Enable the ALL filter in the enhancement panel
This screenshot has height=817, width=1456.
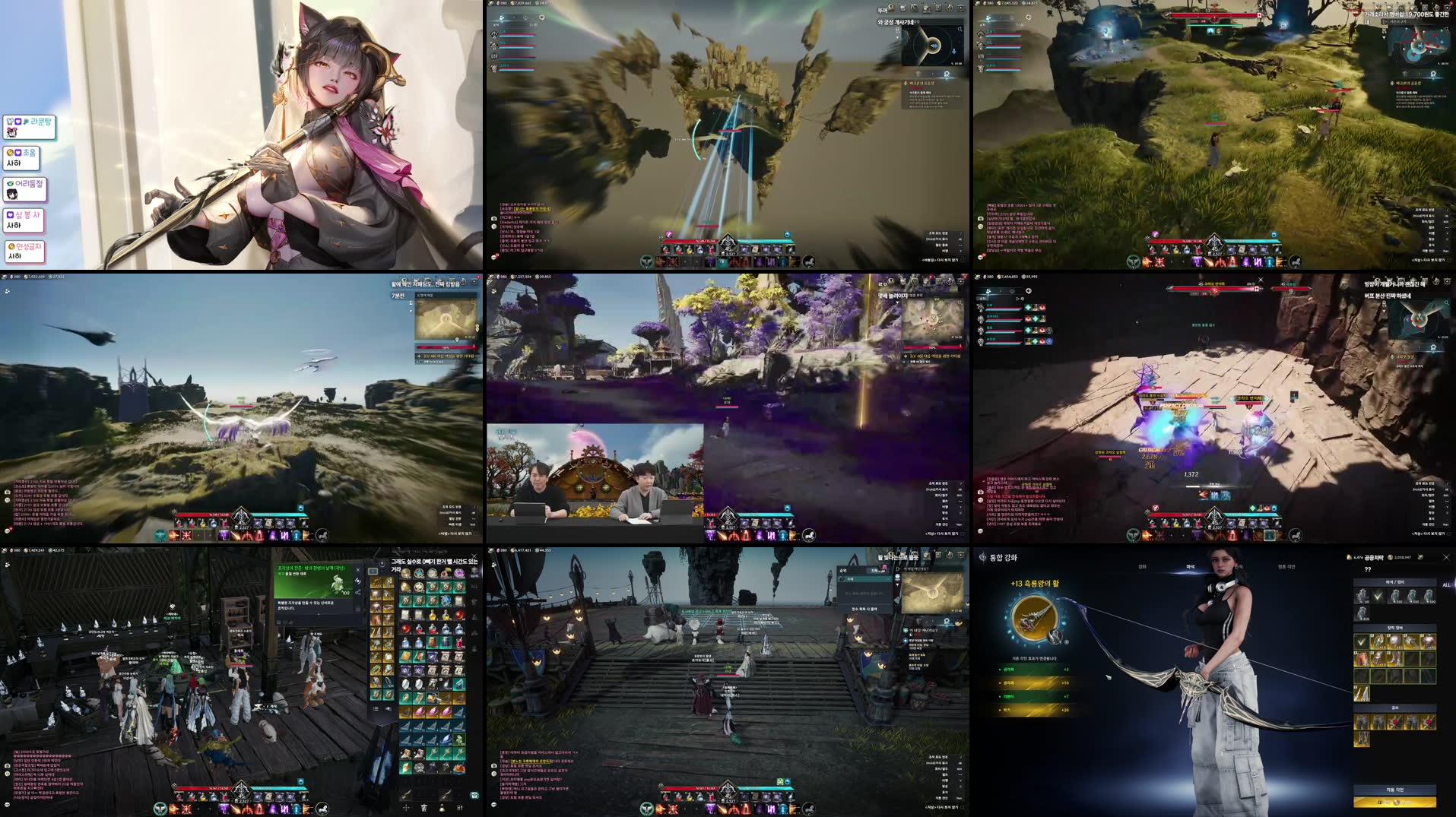1446,584
